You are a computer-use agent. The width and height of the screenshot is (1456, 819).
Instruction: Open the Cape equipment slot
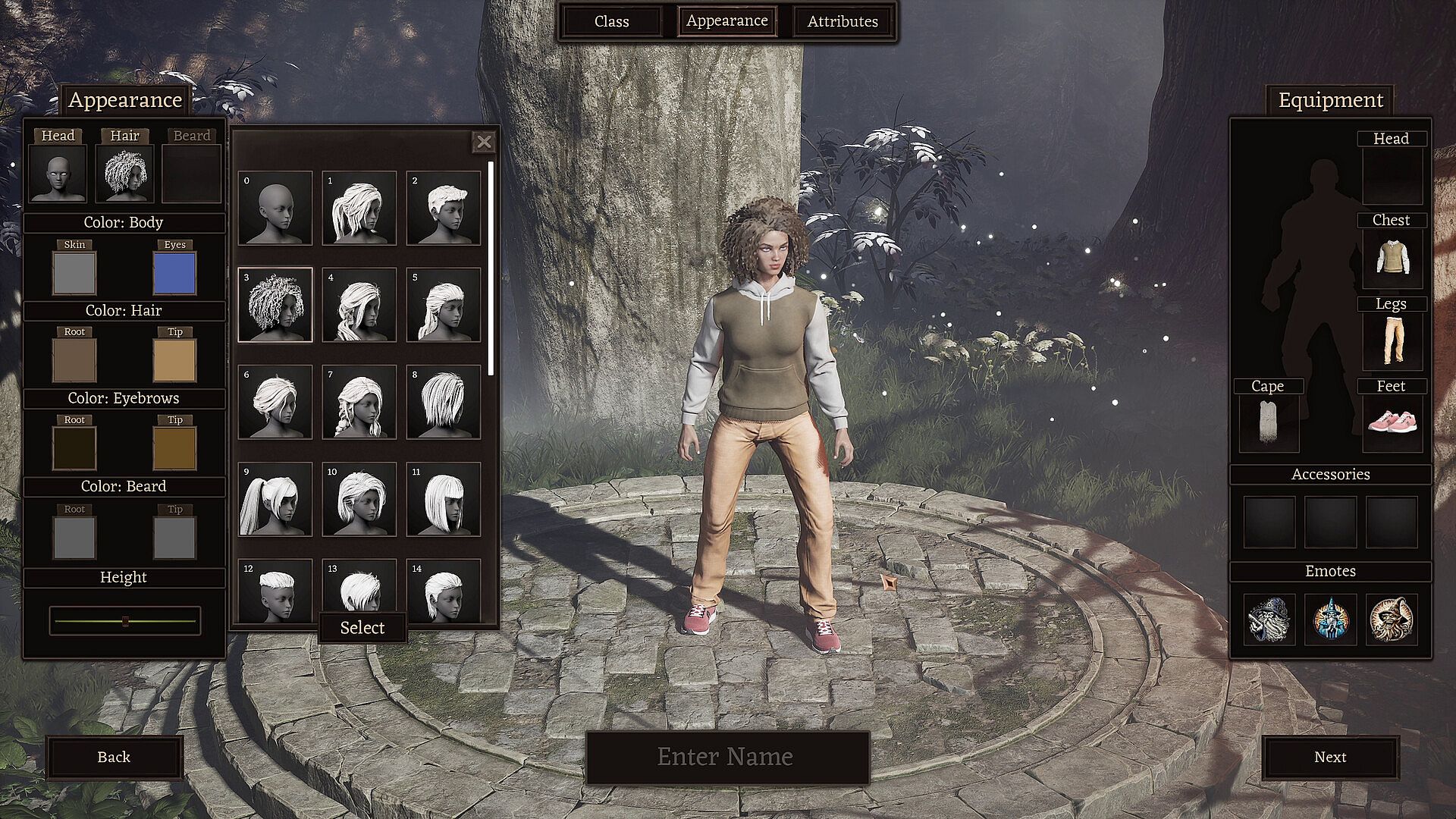(1268, 422)
